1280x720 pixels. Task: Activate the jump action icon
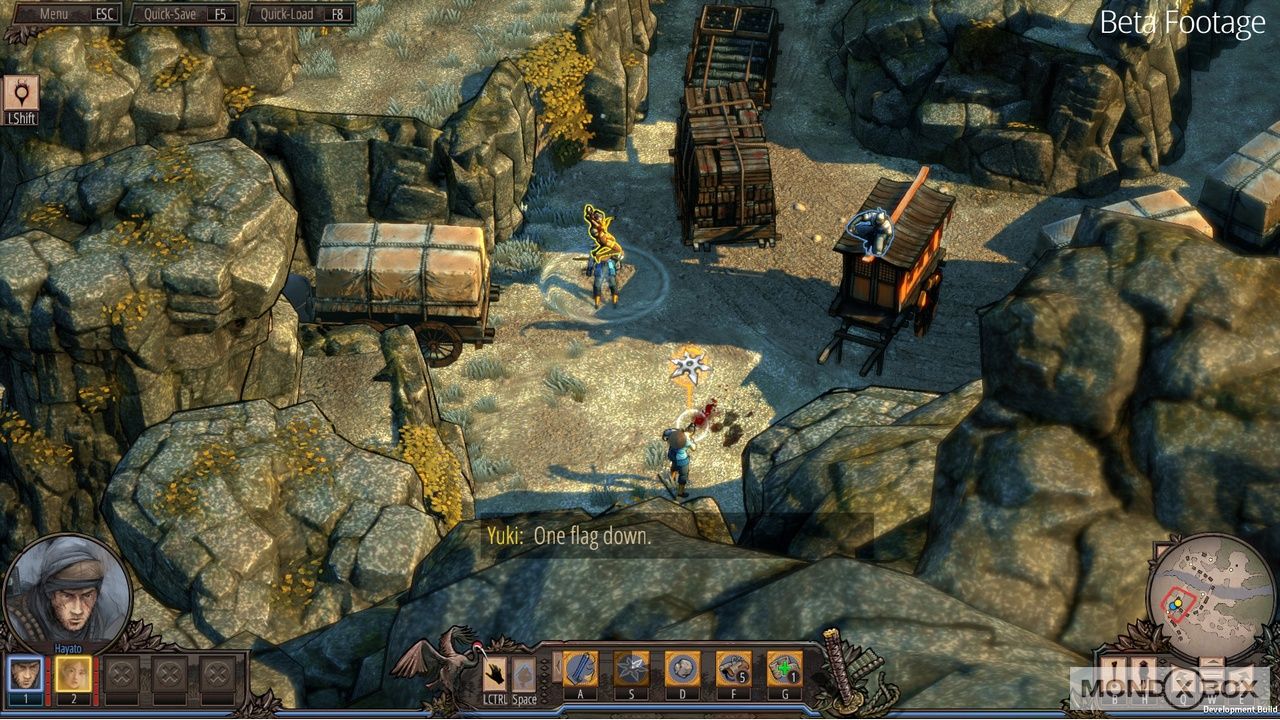pos(525,672)
